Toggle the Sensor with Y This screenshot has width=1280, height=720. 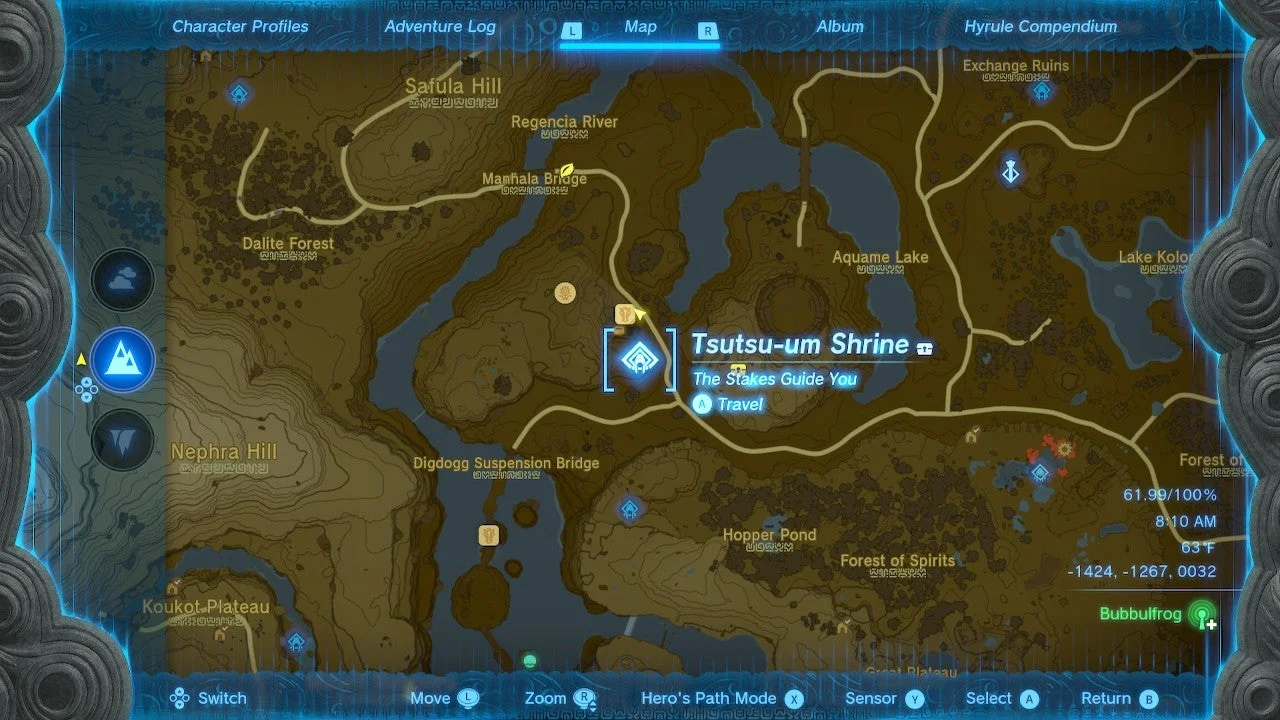(874, 698)
